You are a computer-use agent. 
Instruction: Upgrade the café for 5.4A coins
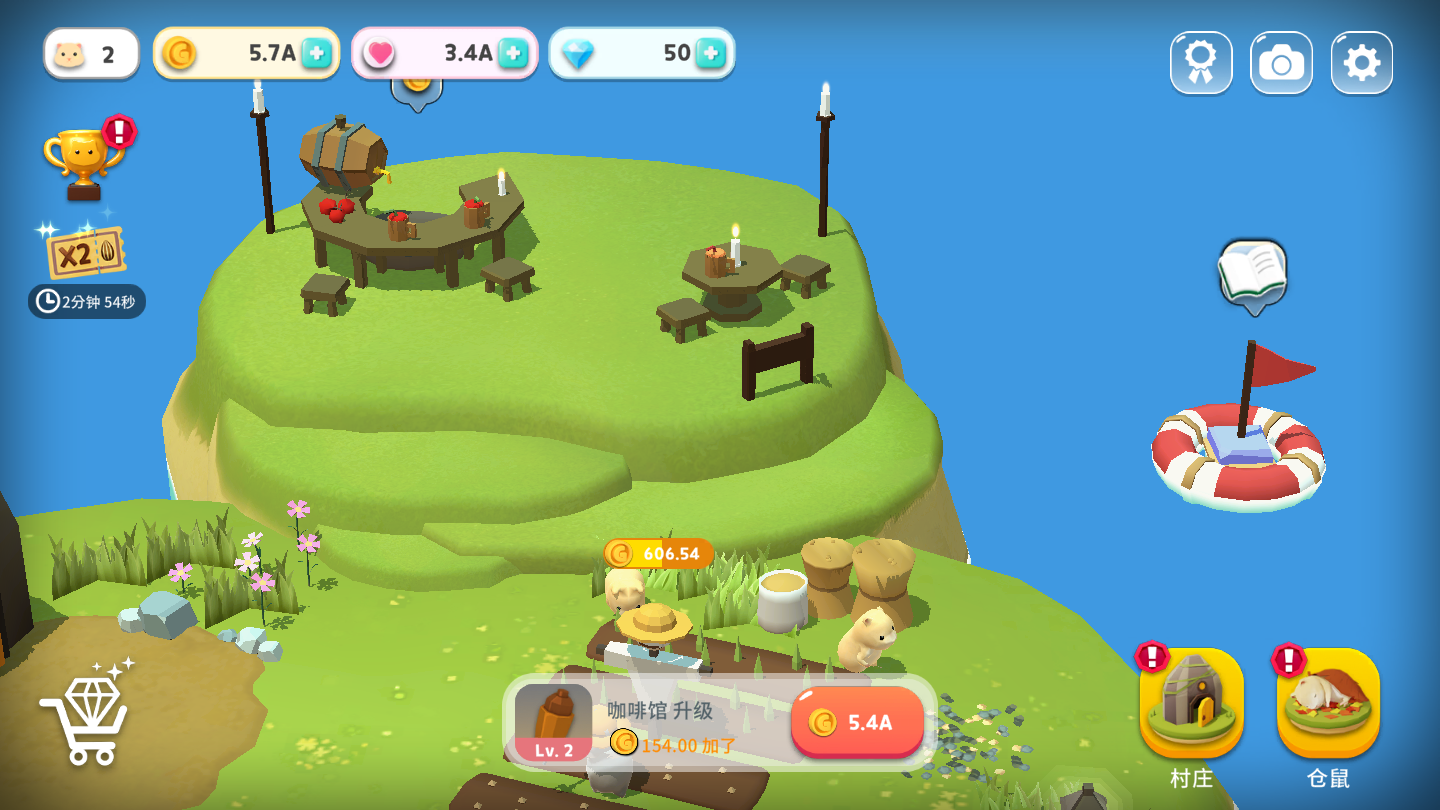point(857,722)
